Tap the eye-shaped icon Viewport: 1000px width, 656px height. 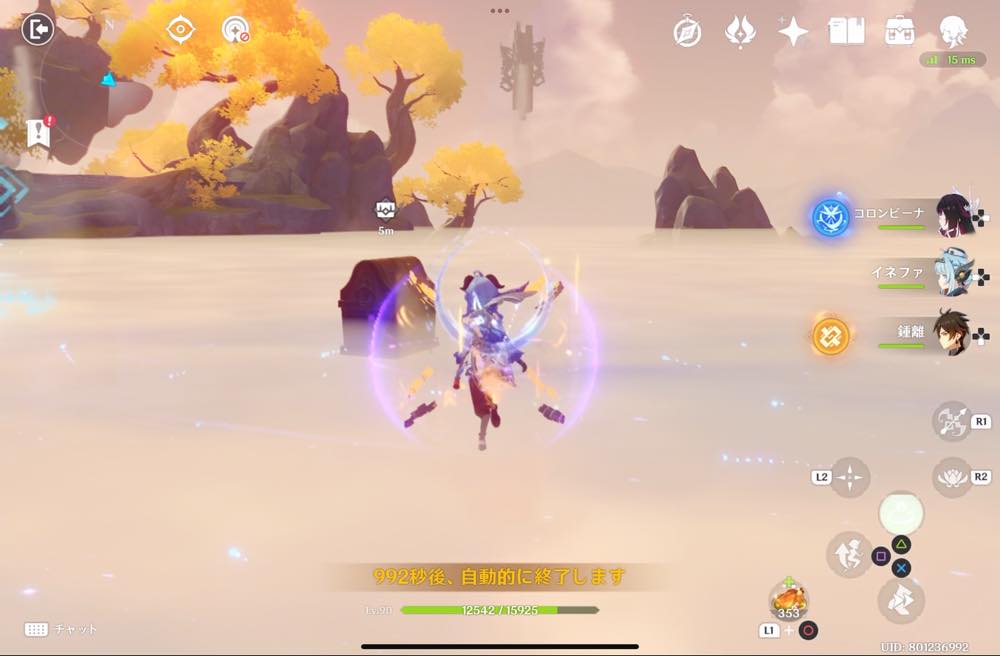pos(180,30)
